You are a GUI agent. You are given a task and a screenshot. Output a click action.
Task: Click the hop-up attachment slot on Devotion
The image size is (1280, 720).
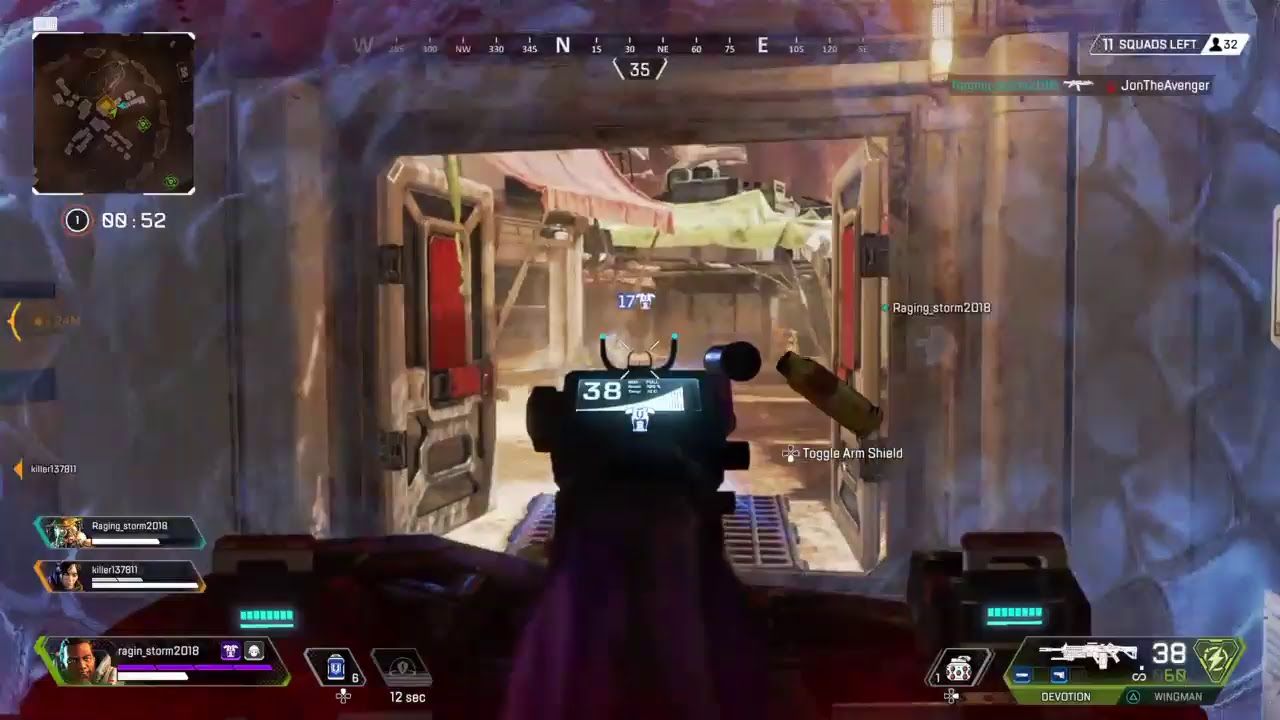(x=1078, y=674)
